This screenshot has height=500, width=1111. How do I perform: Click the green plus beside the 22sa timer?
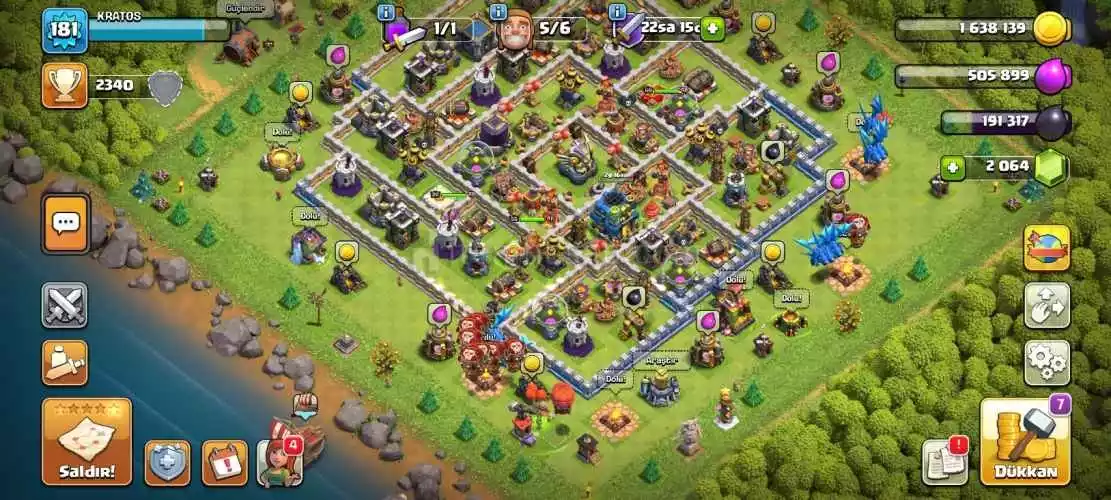point(713,28)
